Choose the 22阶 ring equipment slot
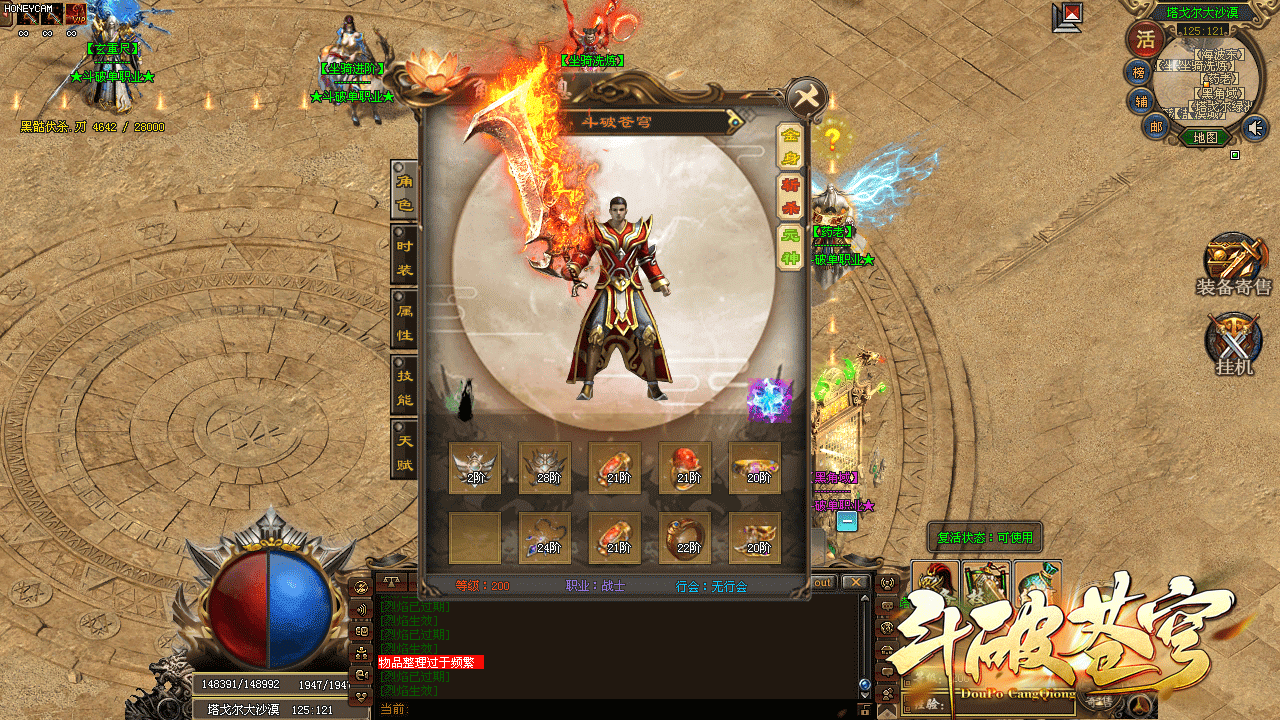 [x=685, y=537]
